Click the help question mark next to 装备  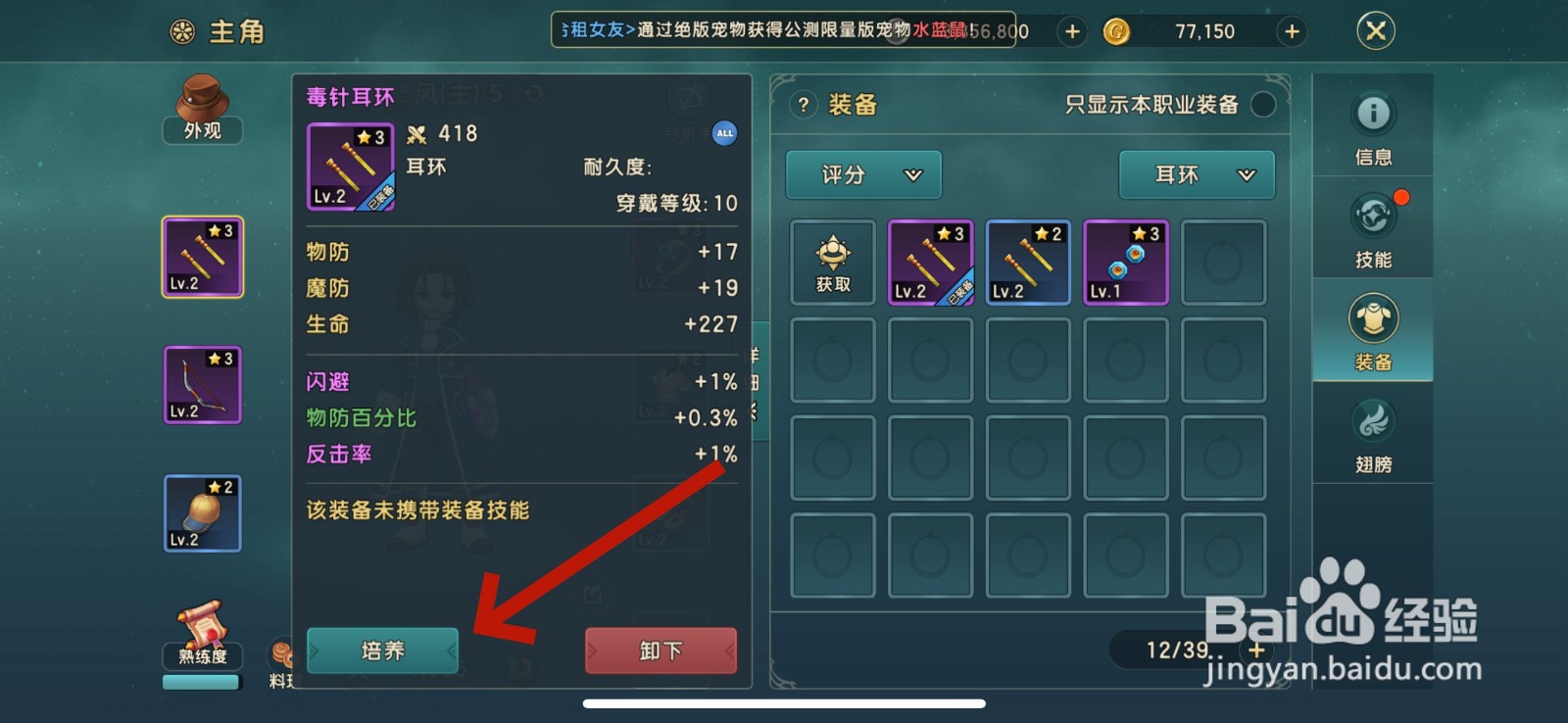[x=805, y=106]
